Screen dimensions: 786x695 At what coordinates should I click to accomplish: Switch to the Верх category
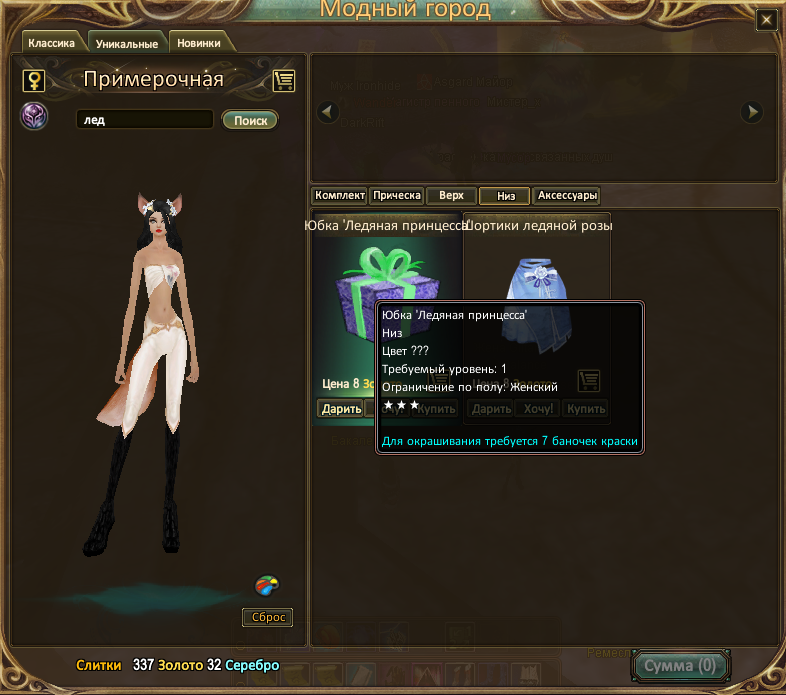451,196
